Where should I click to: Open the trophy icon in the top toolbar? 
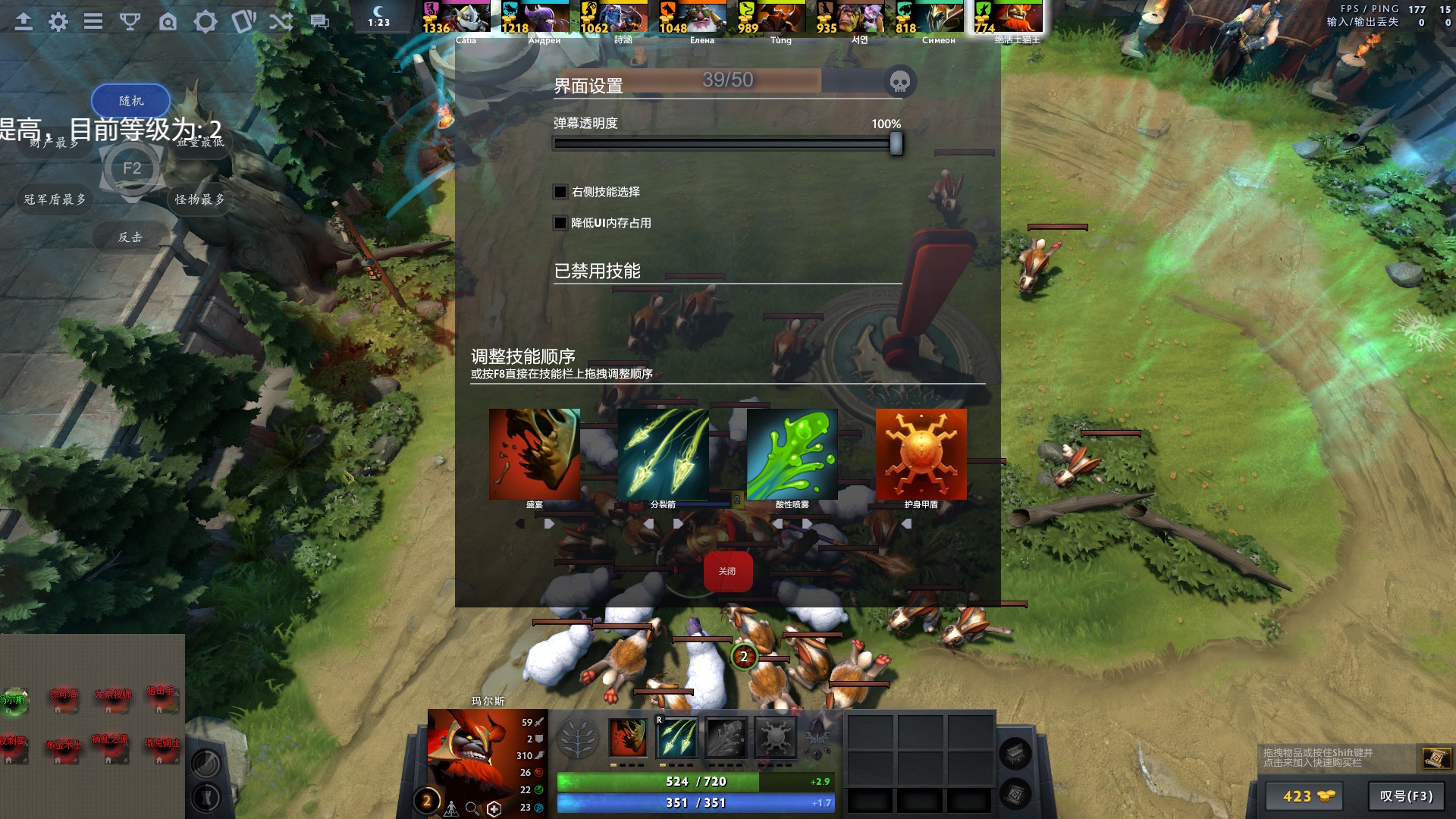(x=132, y=22)
